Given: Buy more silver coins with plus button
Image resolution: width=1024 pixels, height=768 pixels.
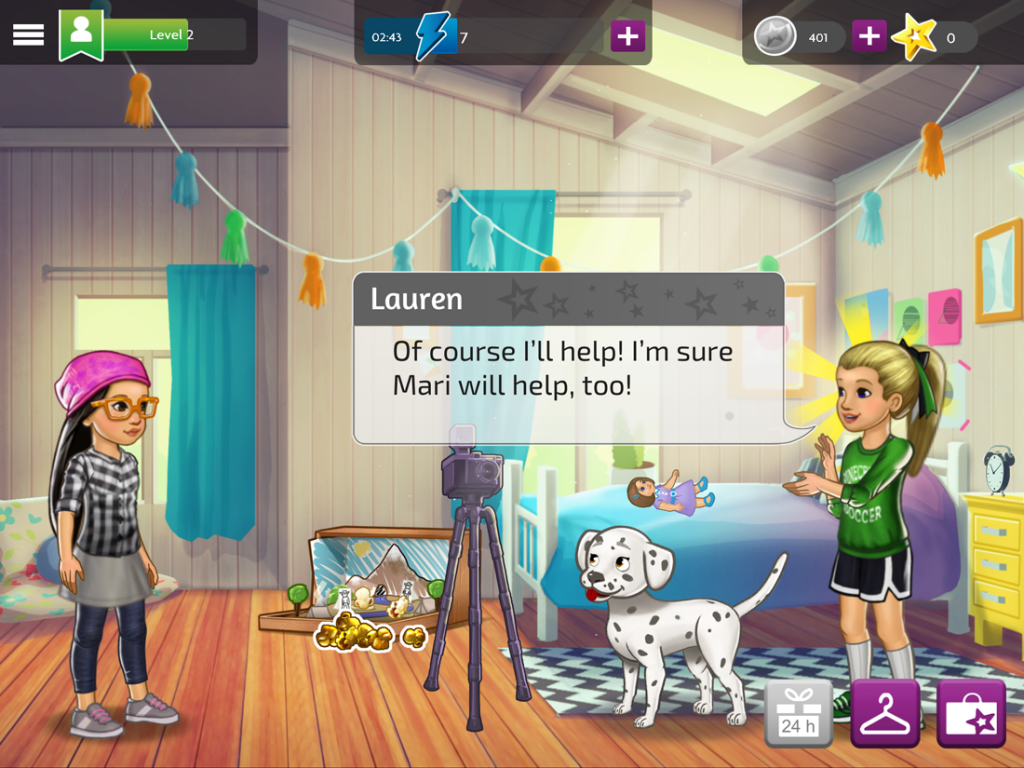Looking at the screenshot, I should pyautogui.click(x=869, y=37).
